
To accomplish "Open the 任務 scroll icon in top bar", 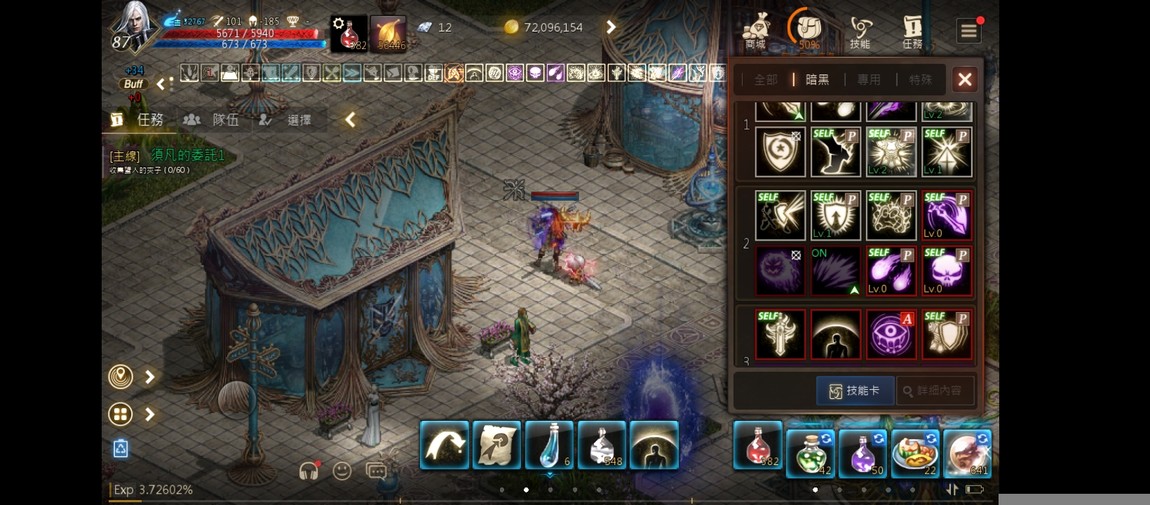I will tap(912, 31).
